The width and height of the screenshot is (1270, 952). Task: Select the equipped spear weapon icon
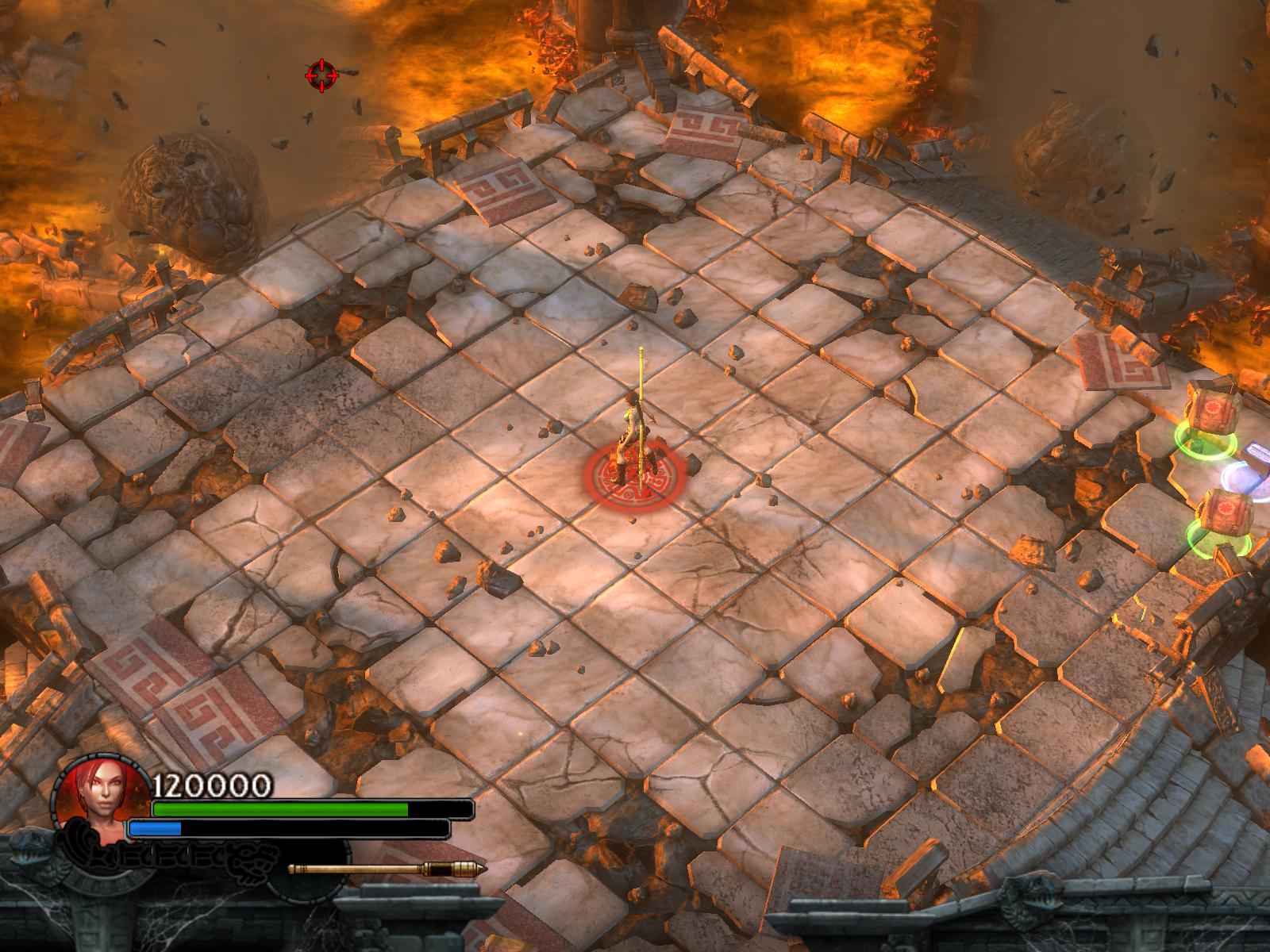coord(387,869)
